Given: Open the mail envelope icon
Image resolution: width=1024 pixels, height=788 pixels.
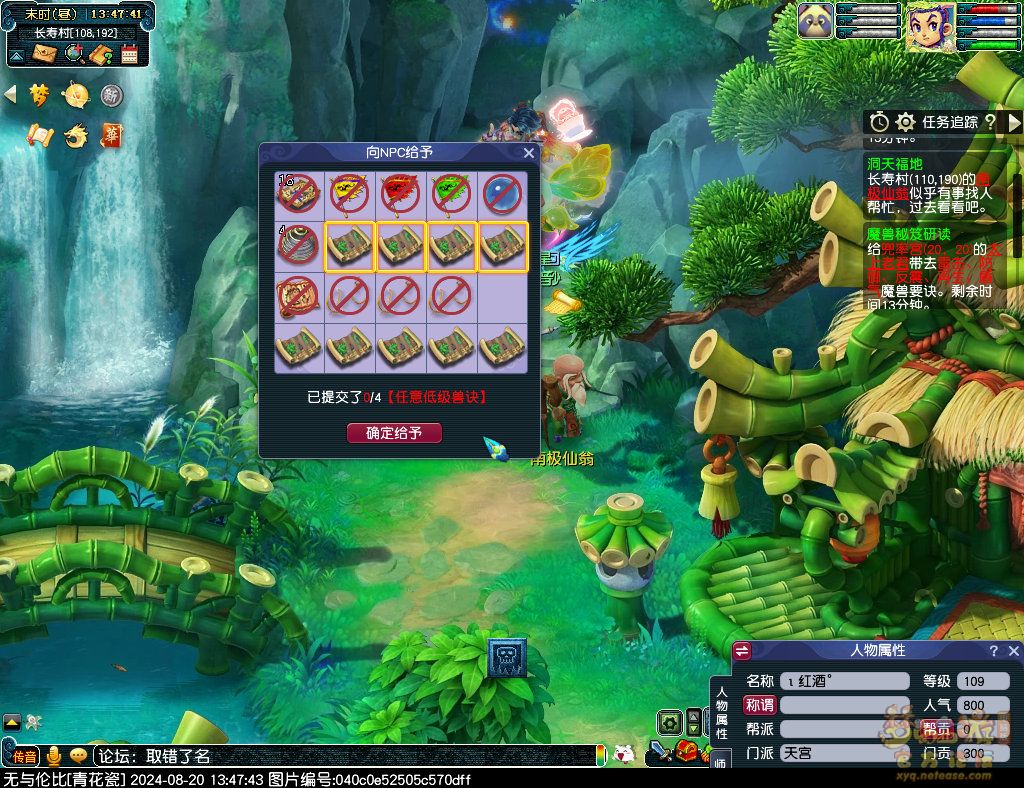Looking at the screenshot, I should (x=44, y=54).
